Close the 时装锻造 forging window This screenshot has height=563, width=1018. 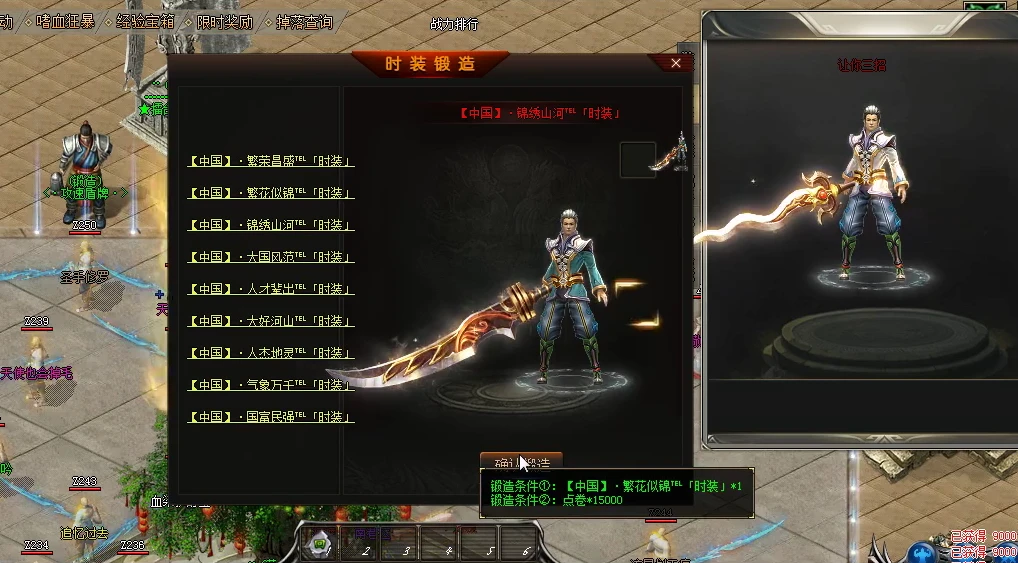(x=676, y=63)
